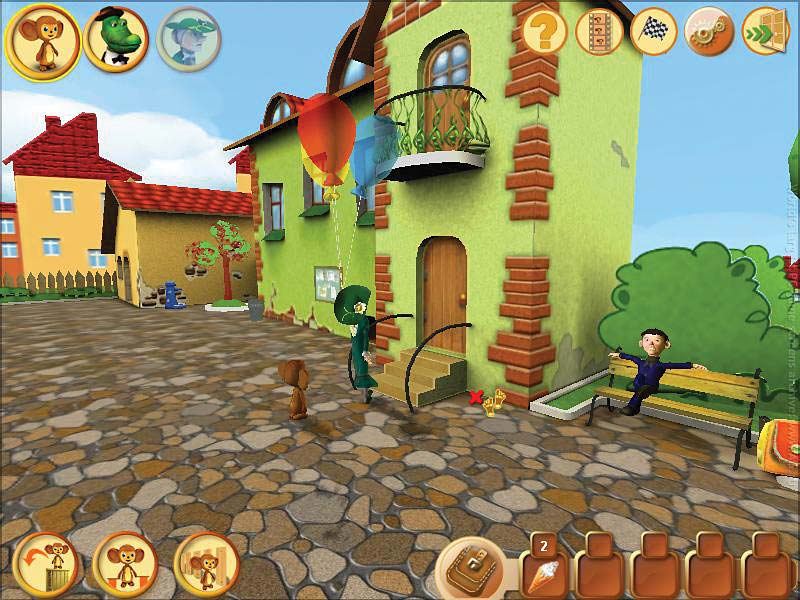The width and height of the screenshot is (800, 600).
Task: Choose the old lady Shapoklyak portrait
Action: [x=188, y=39]
